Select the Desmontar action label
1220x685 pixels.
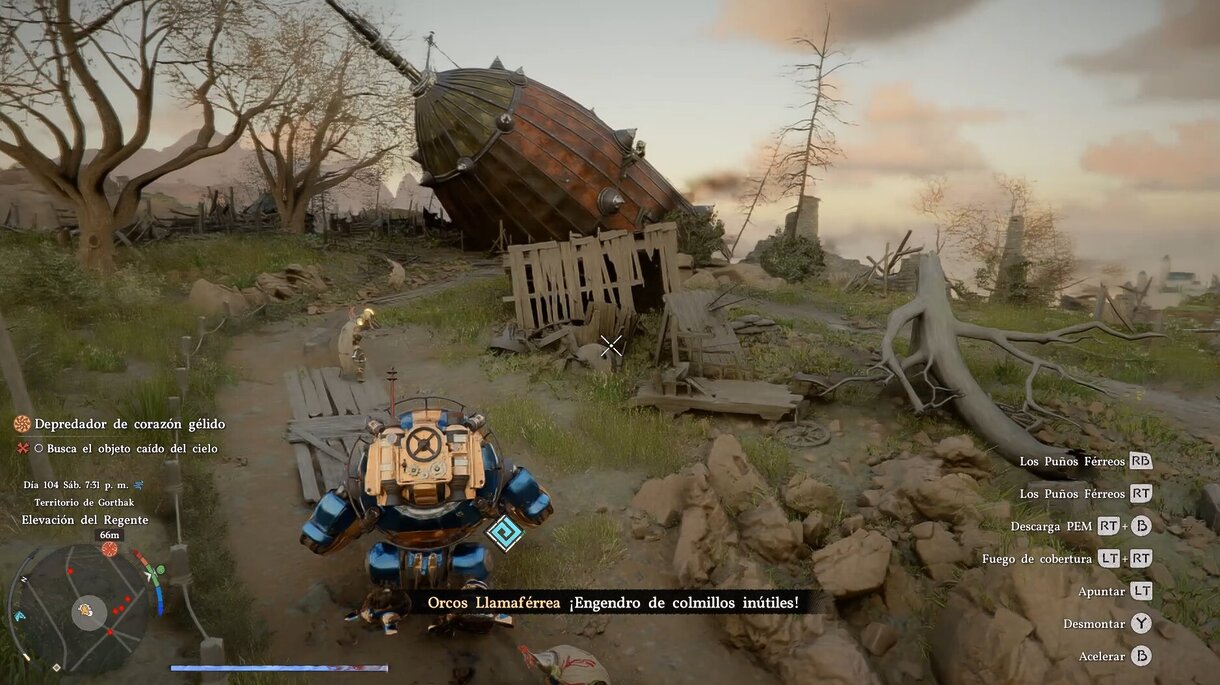[x=1093, y=624]
